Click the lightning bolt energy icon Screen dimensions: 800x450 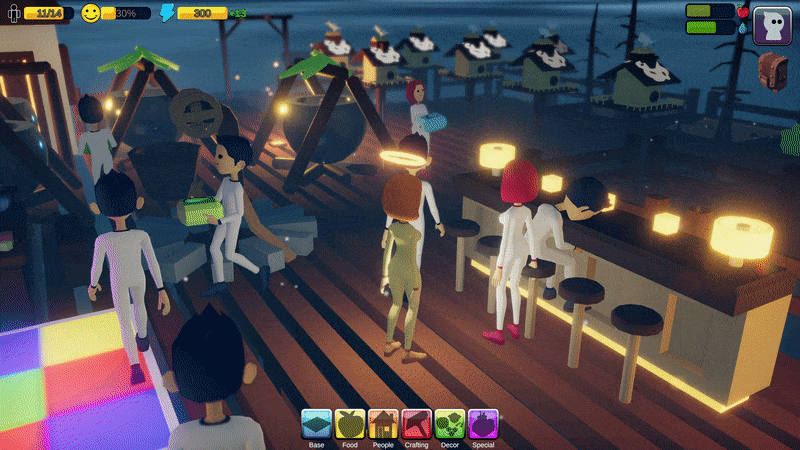pyautogui.click(x=167, y=13)
